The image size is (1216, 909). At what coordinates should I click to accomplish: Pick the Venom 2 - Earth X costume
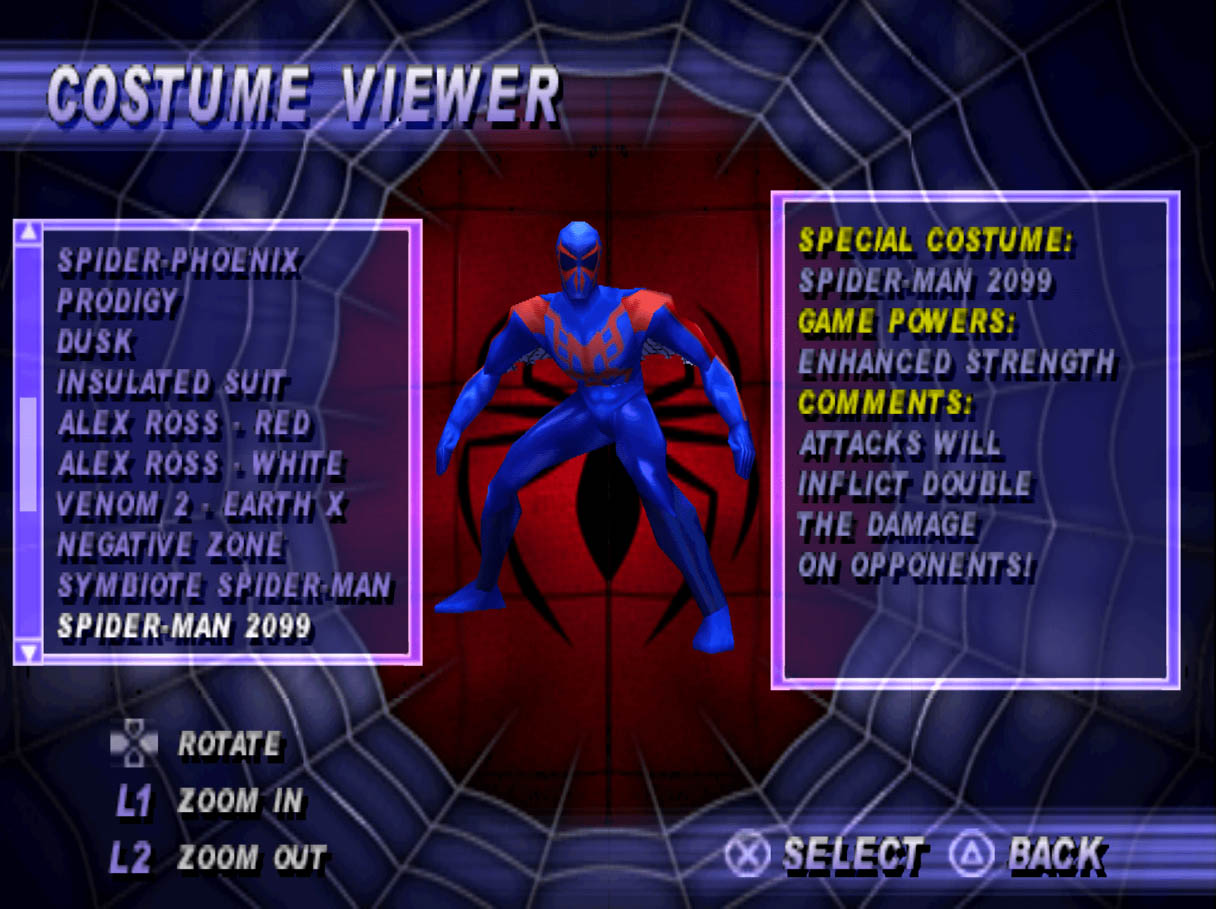coord(201,505)
